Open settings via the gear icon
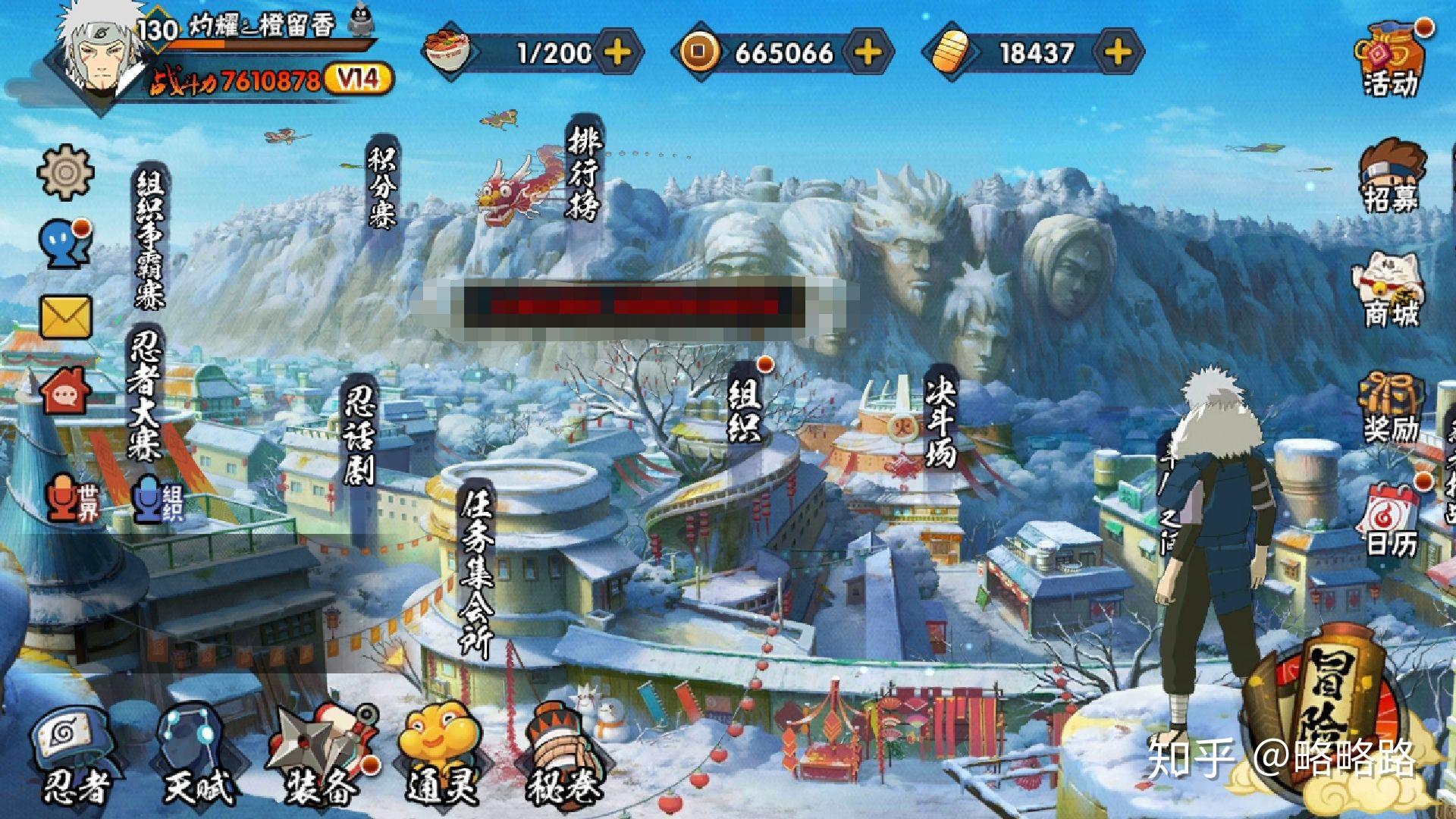This screenshot has width=1456, height=819. (x=65, y=172)
